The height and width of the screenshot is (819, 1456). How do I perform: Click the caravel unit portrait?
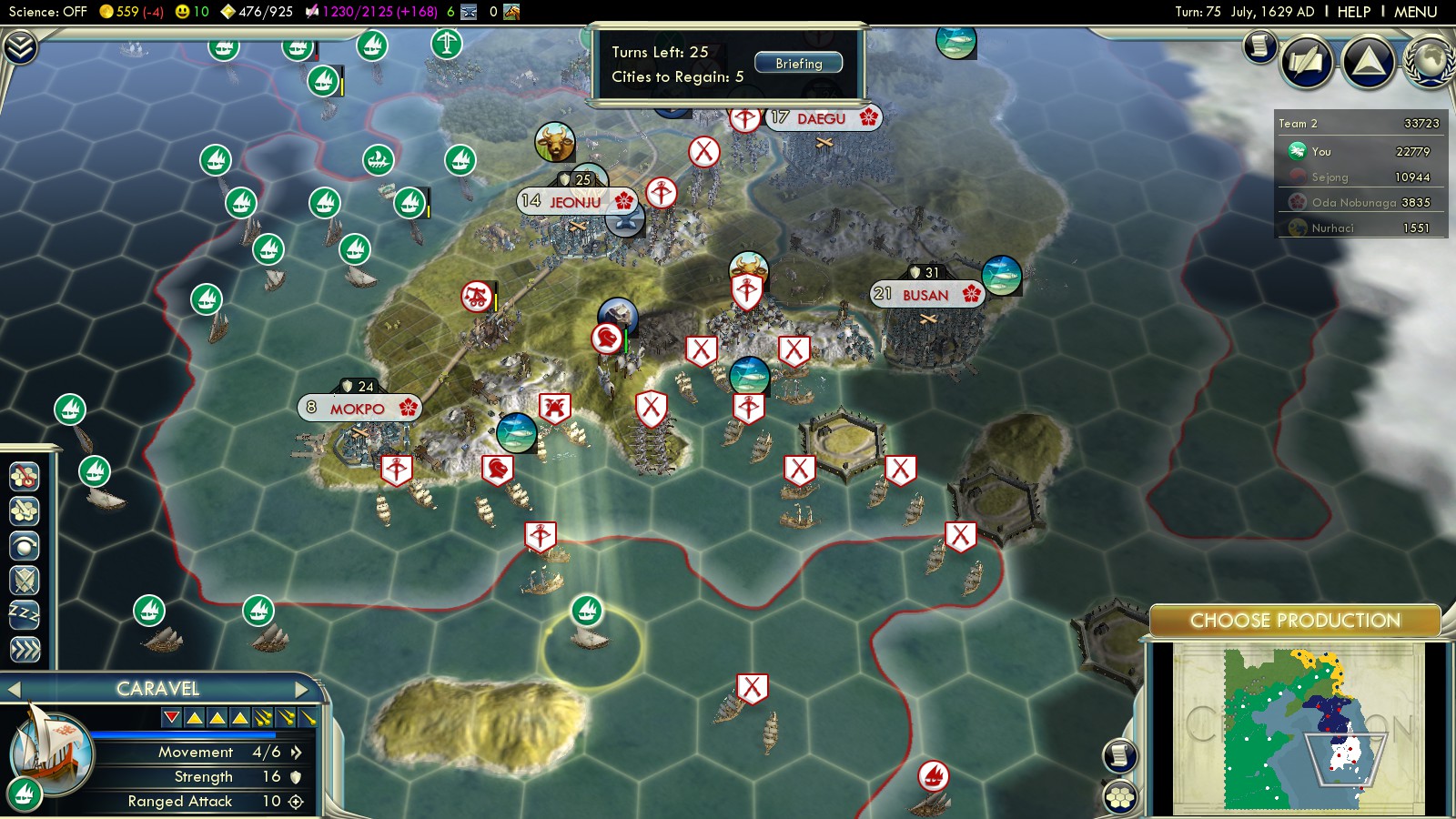click(52, 749)
